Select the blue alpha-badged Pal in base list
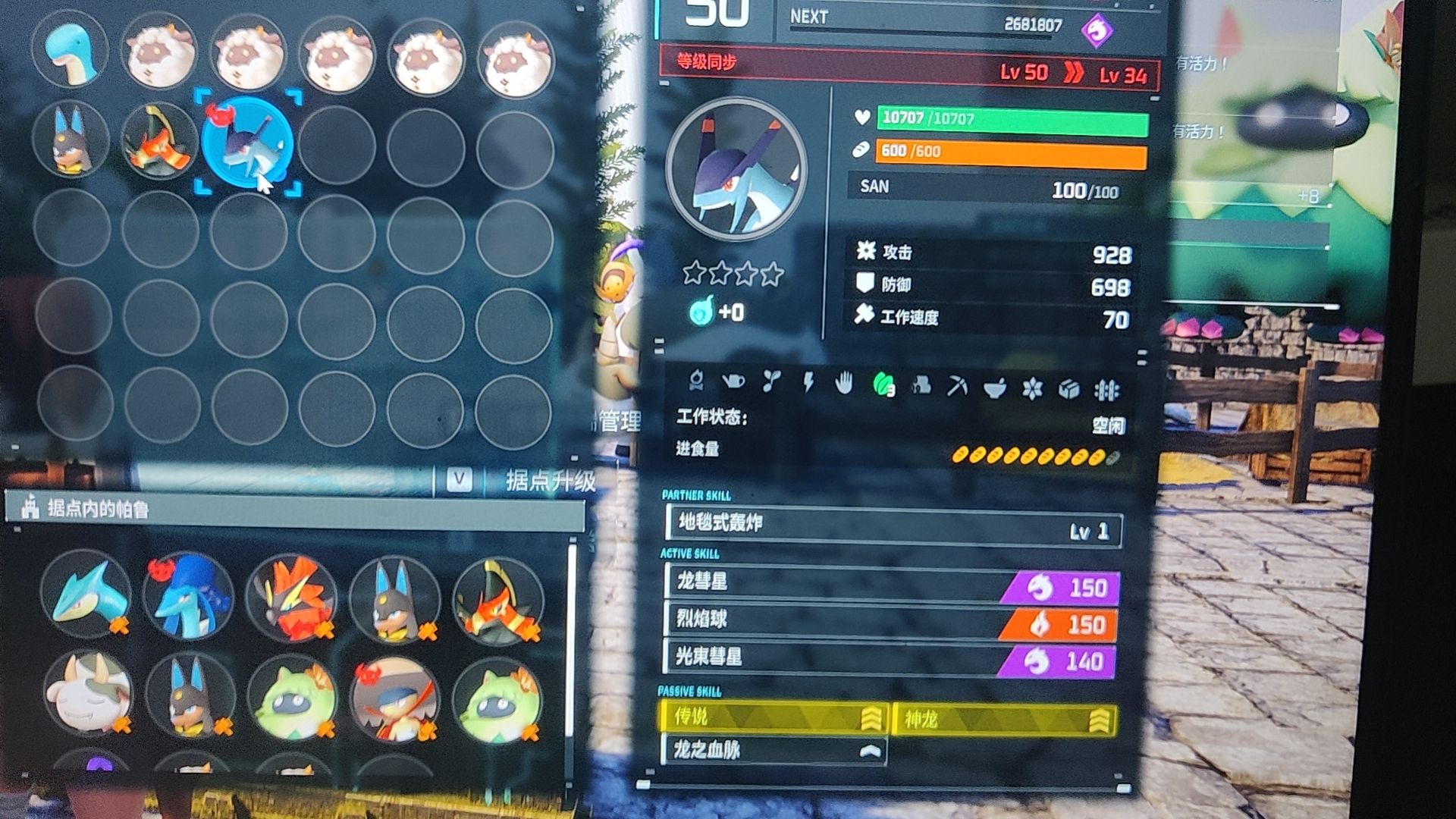This screenshot has width=1456, height=819. [x=188, y=596]
